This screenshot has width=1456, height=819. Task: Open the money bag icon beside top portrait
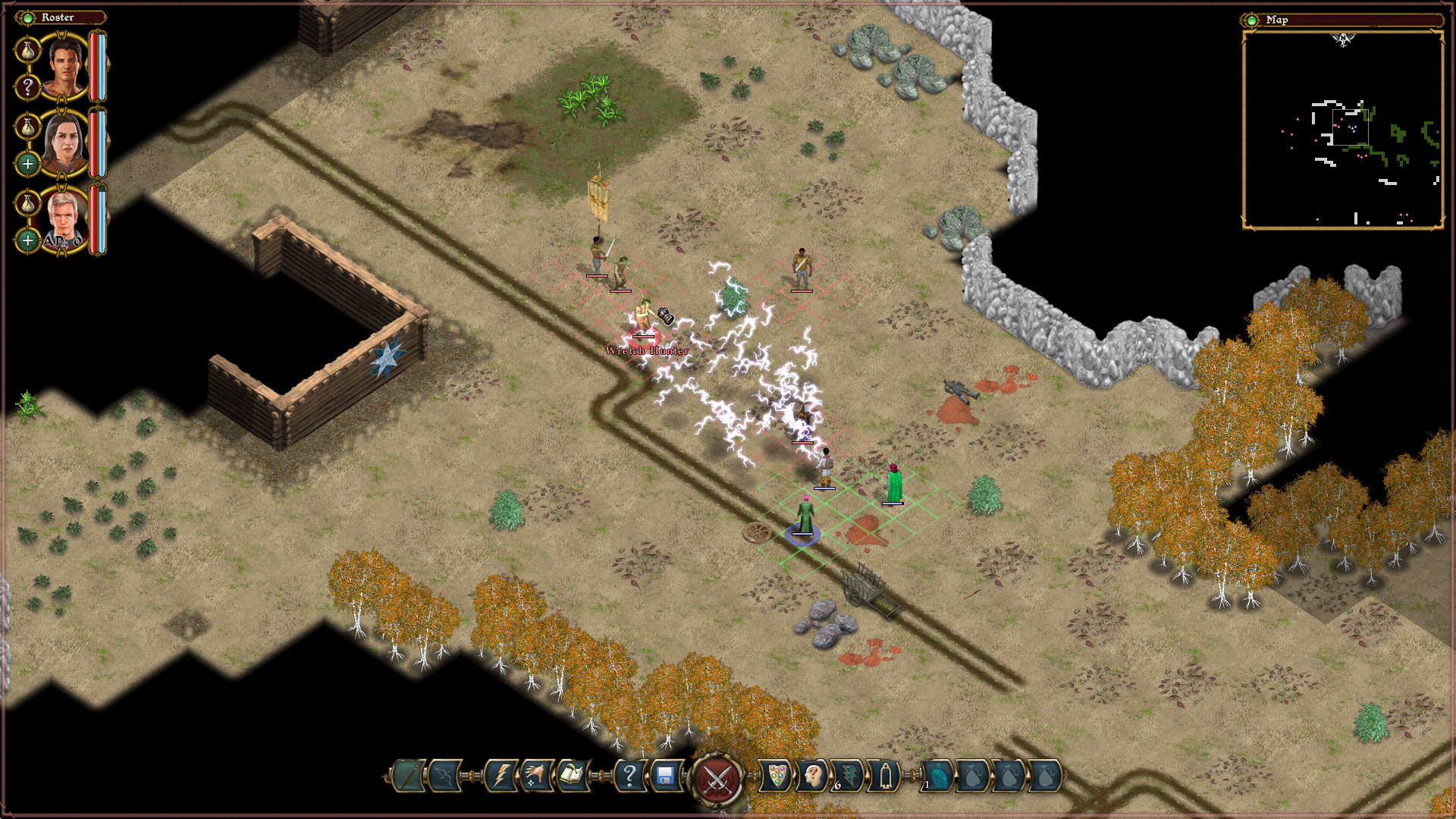pyautogui.click(x=28, y=49)
